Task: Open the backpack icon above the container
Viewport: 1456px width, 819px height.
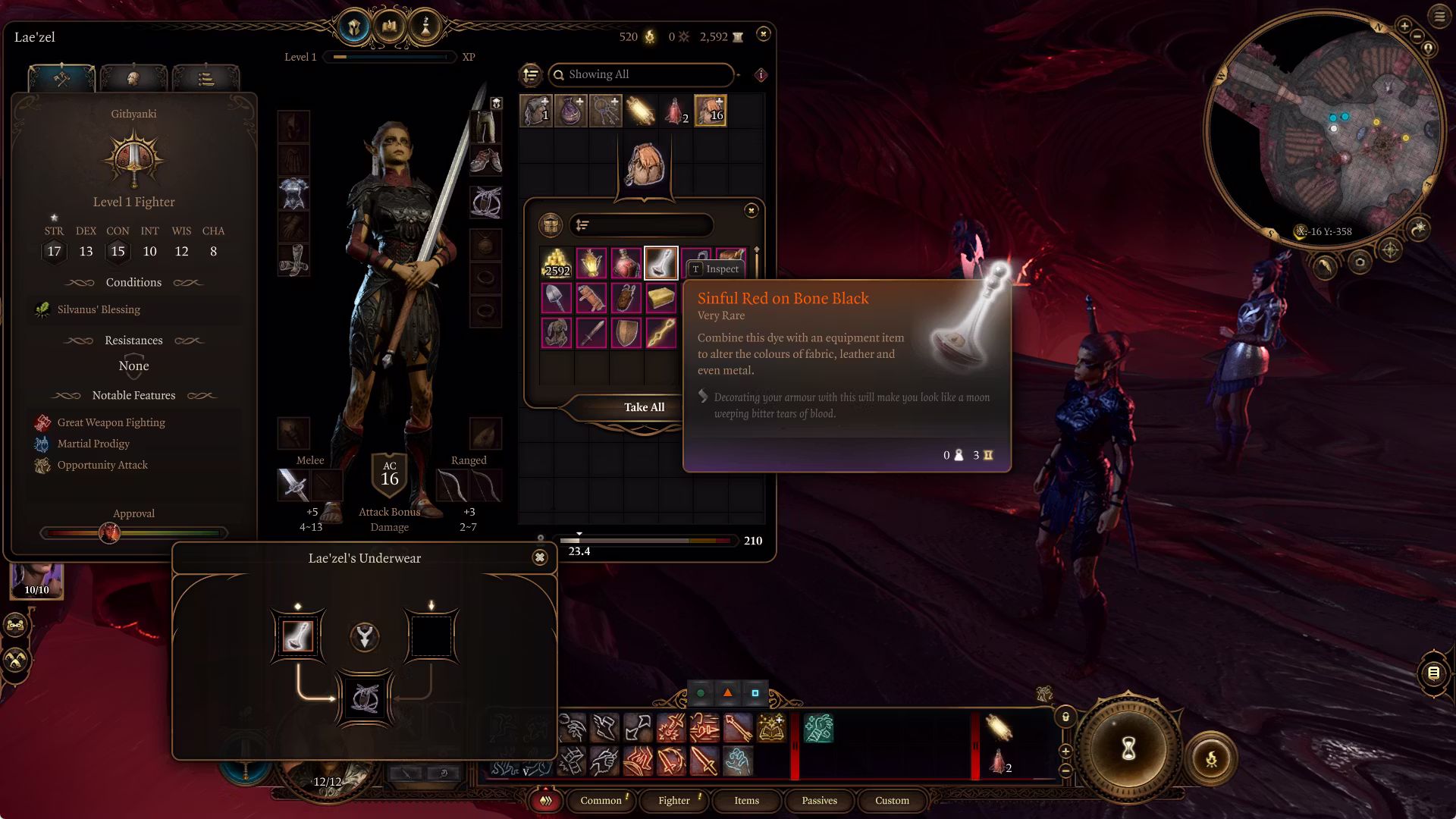Action: tap(644, 165)
